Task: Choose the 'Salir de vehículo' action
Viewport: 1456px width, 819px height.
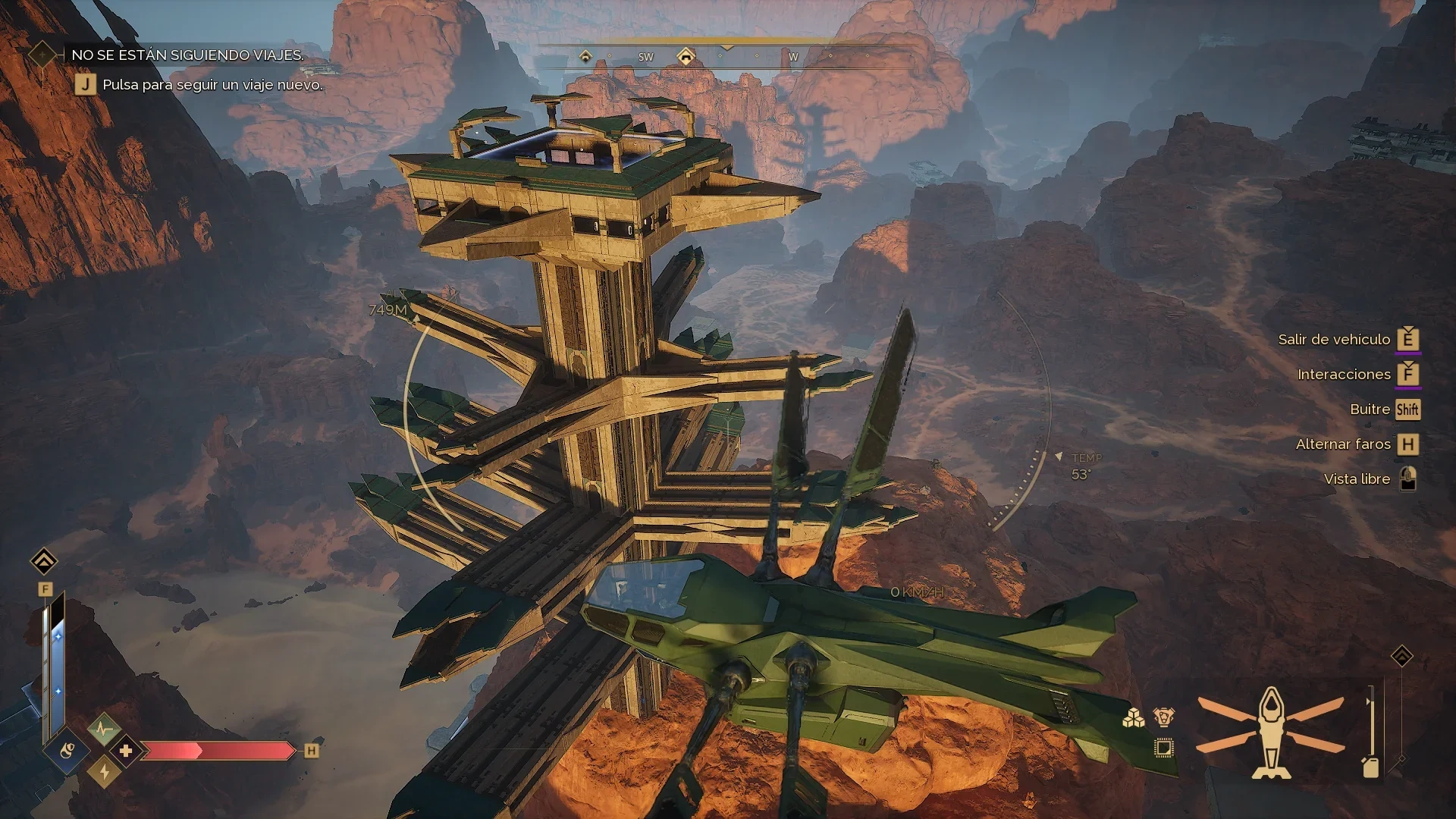Action: coord(1334,340)
